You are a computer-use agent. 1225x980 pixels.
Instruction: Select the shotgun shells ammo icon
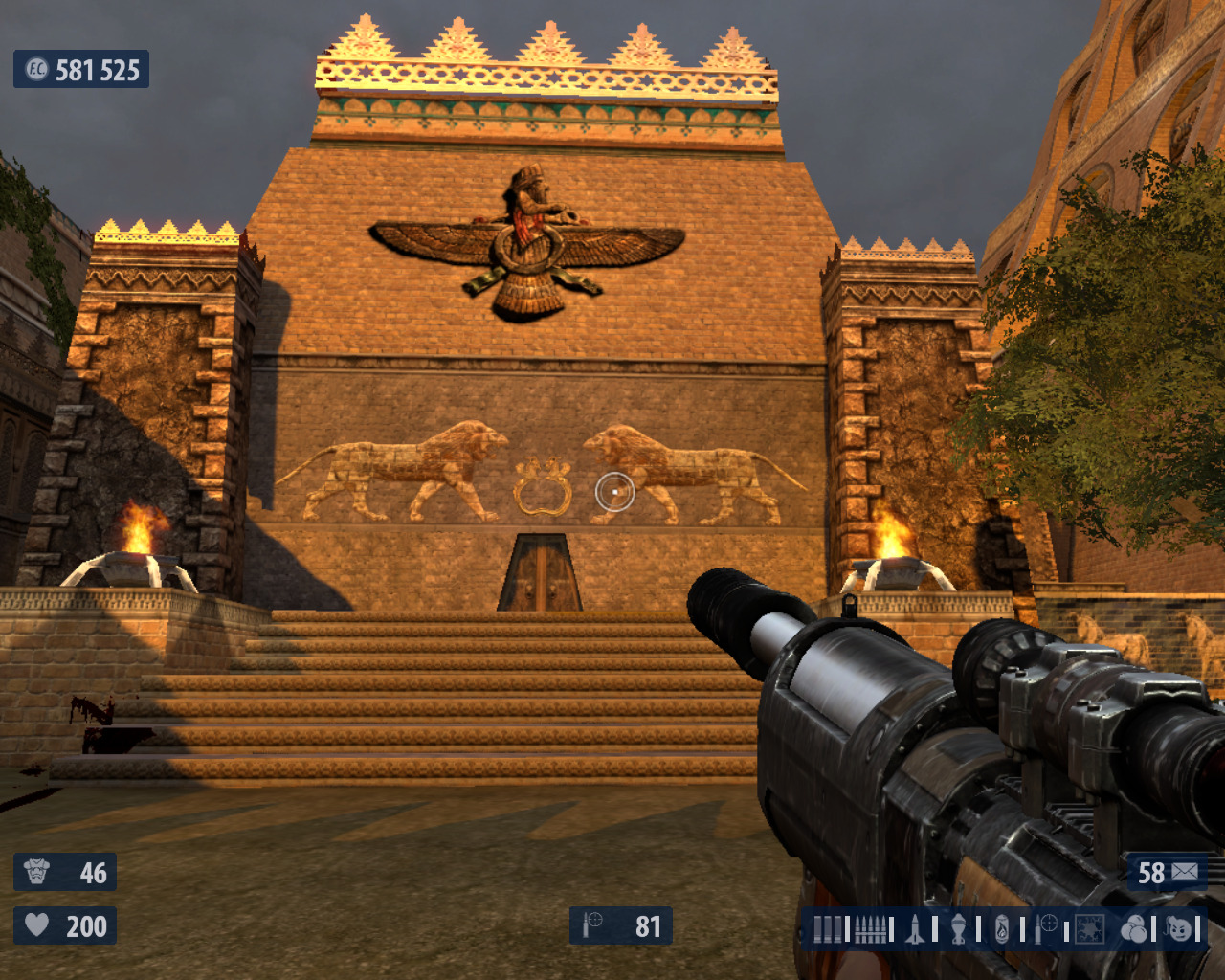point(828,929)
